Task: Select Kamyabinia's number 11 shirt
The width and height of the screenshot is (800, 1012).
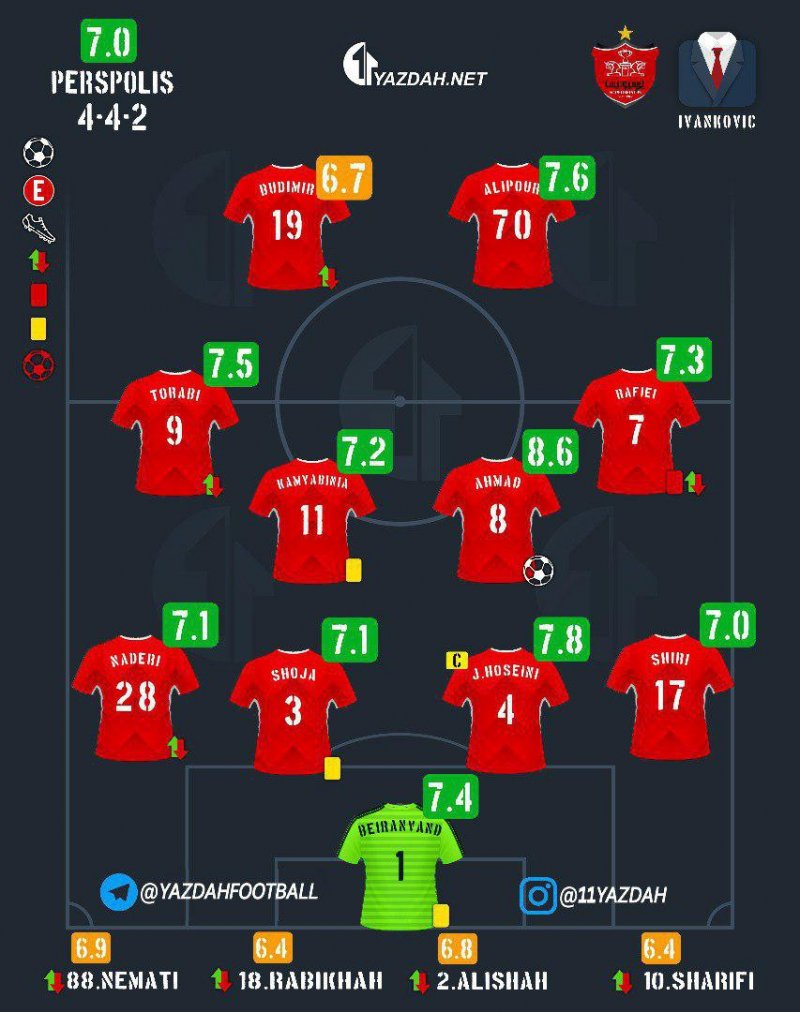Action: click(x=312, y=518)
